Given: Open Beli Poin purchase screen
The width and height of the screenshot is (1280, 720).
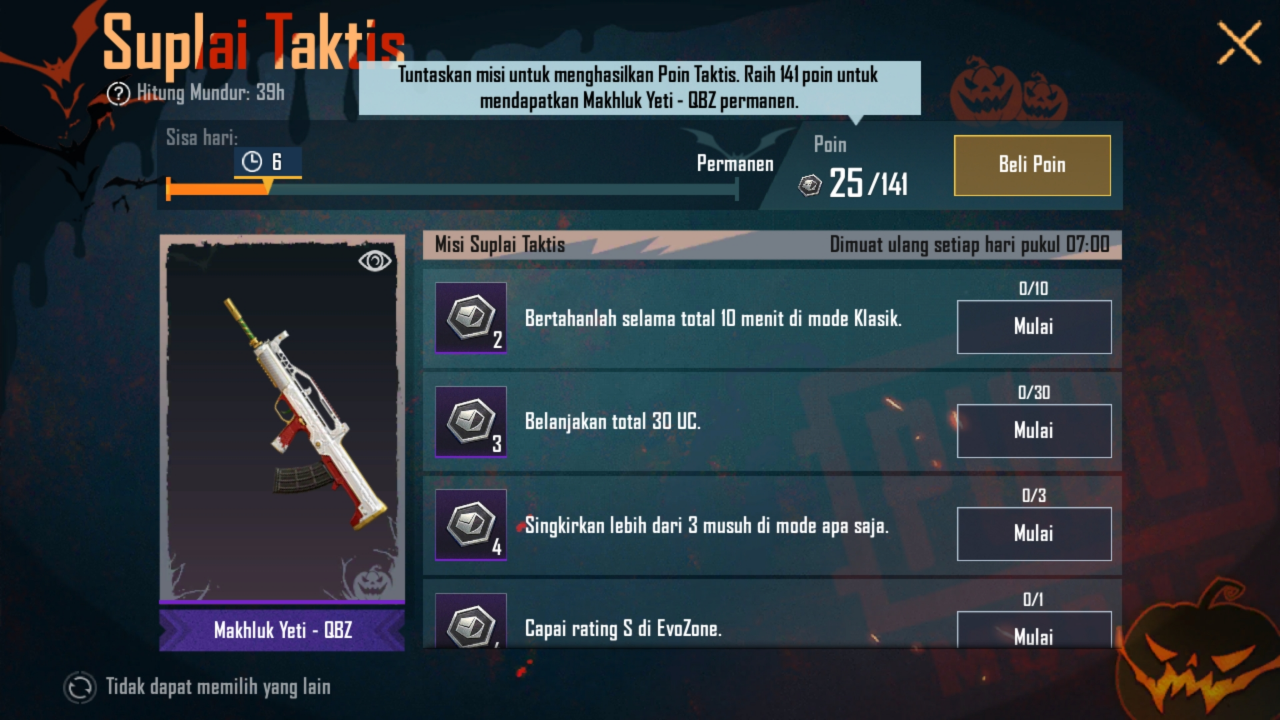Looking at the screenshot, I should [x=1032, y=165].
